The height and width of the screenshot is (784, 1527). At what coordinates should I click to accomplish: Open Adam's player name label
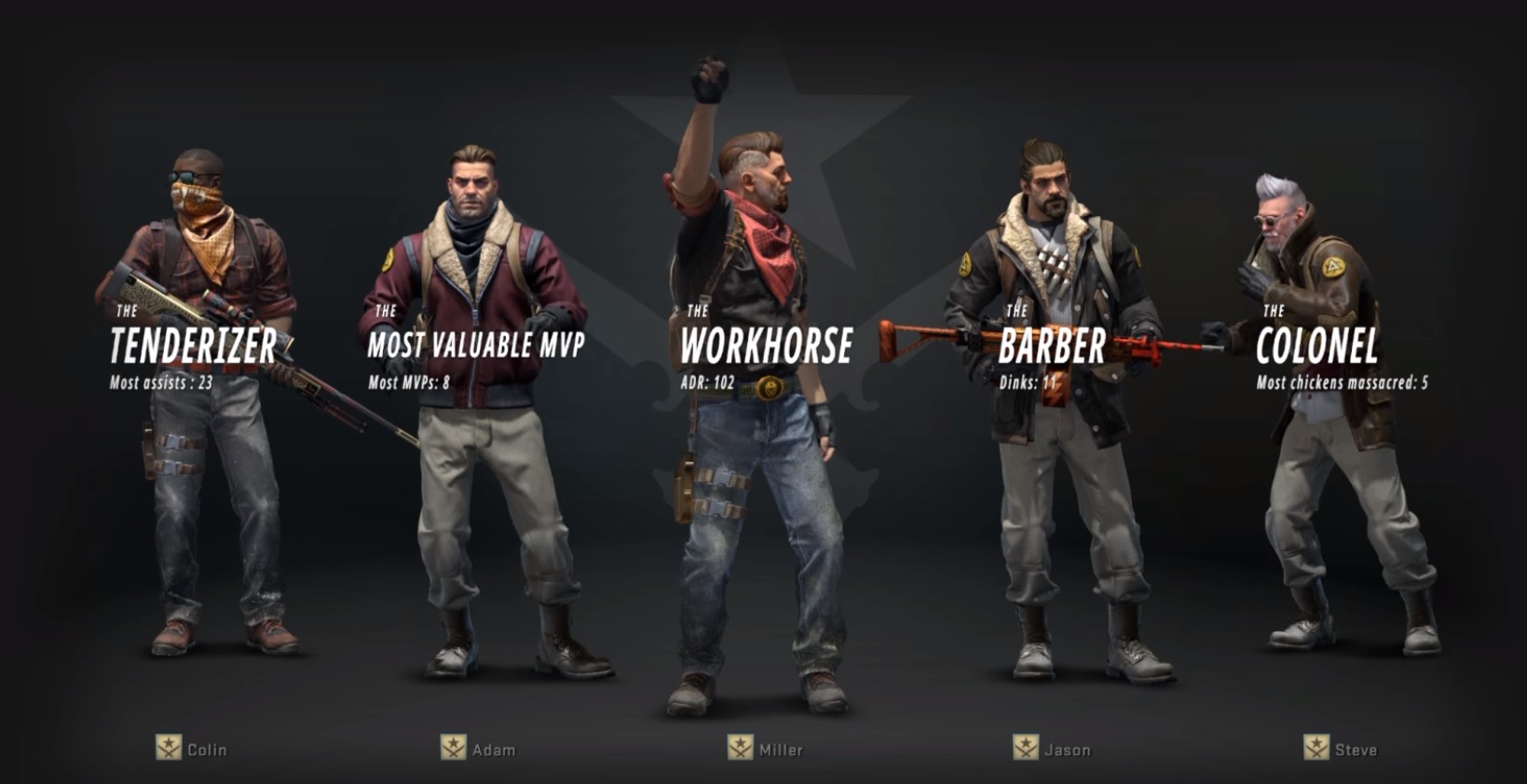[x=493, y=750]
